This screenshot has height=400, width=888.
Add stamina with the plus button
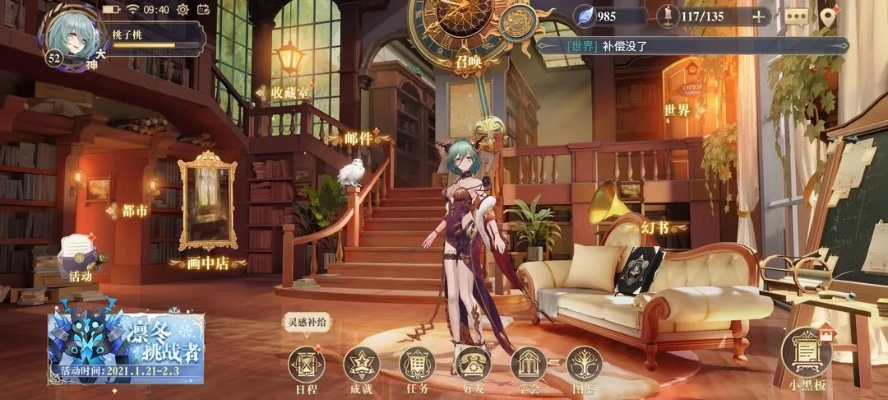[x=759, y=16]
